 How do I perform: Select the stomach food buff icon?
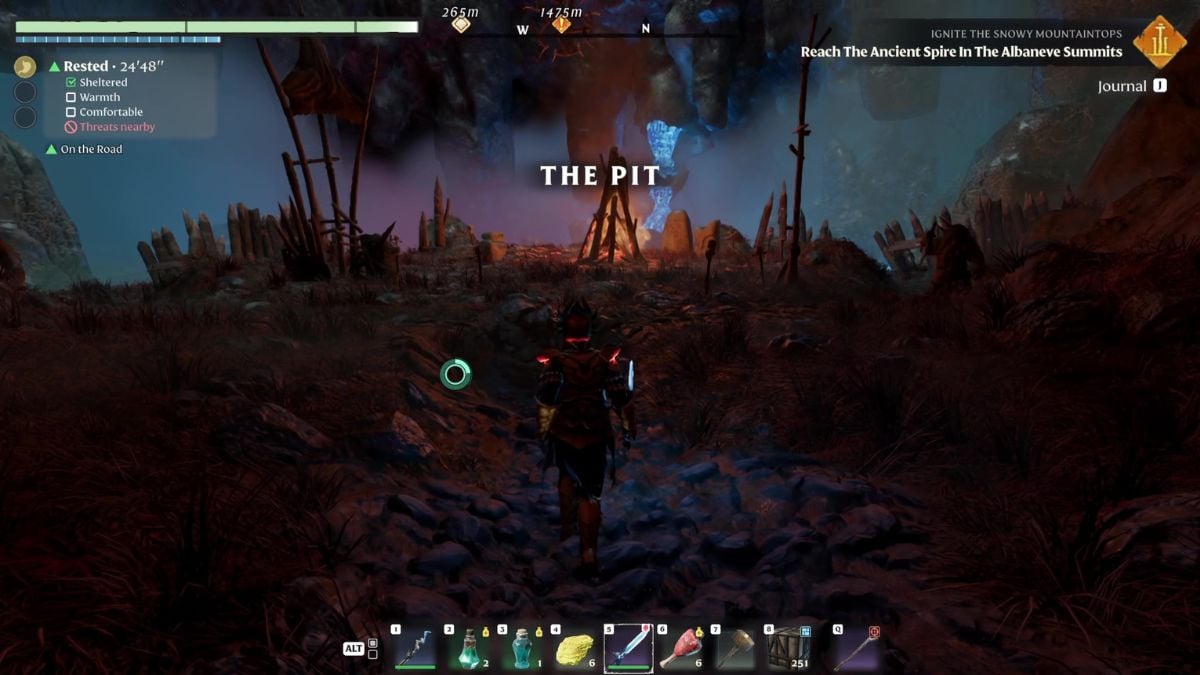point(25,67)
